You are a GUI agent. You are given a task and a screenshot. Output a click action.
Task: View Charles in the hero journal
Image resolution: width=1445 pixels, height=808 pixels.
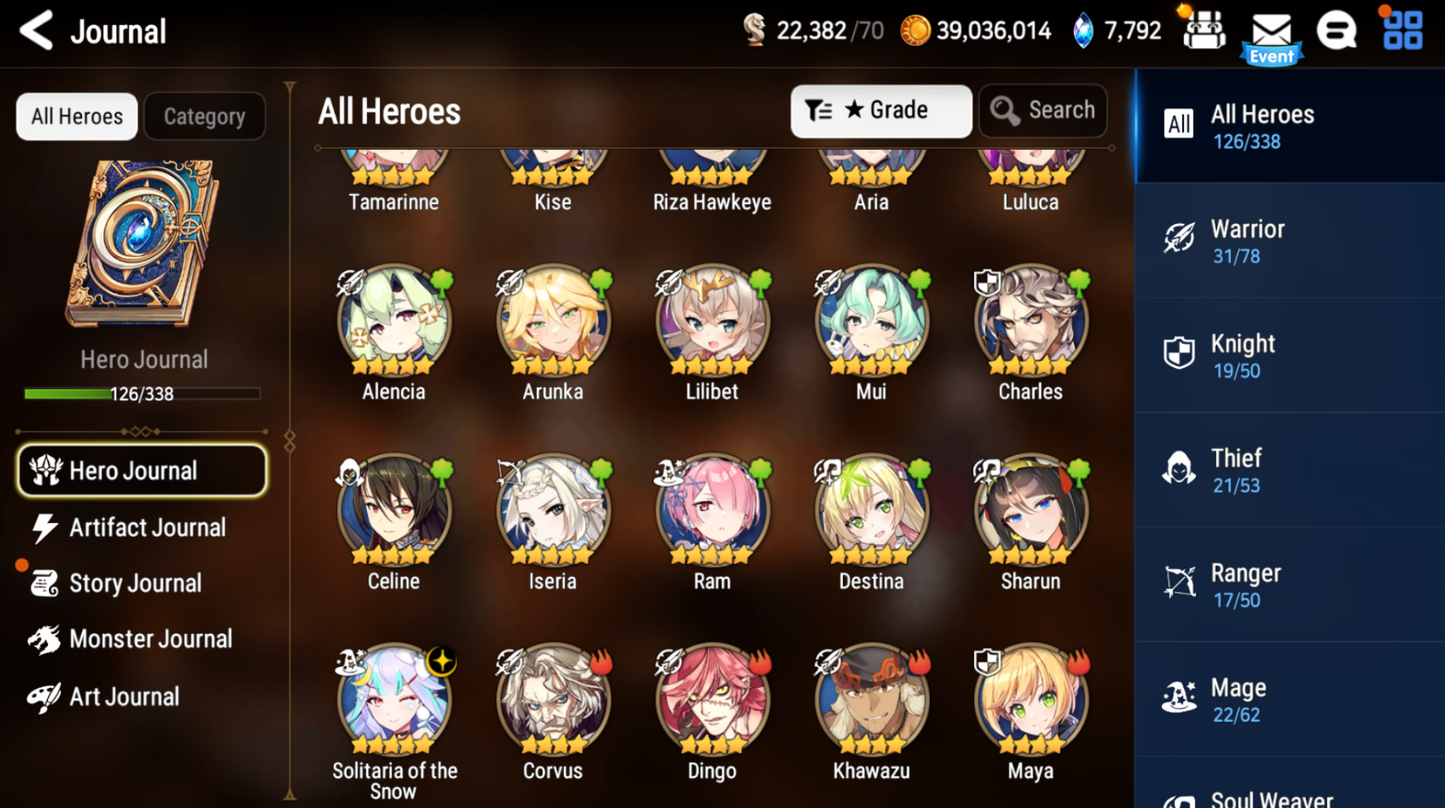click(1030, 322)
